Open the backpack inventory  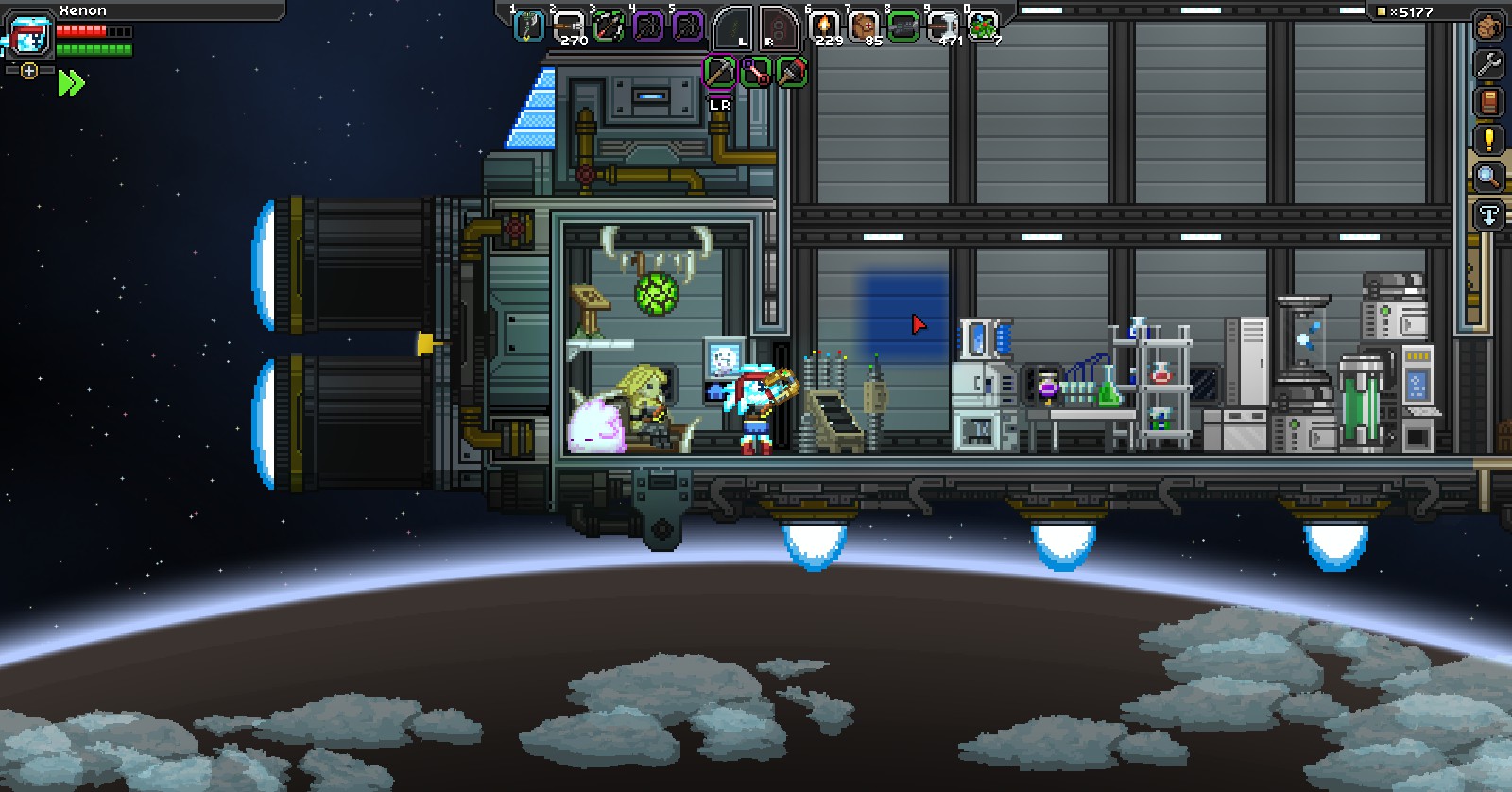(x=1488, y=26)
